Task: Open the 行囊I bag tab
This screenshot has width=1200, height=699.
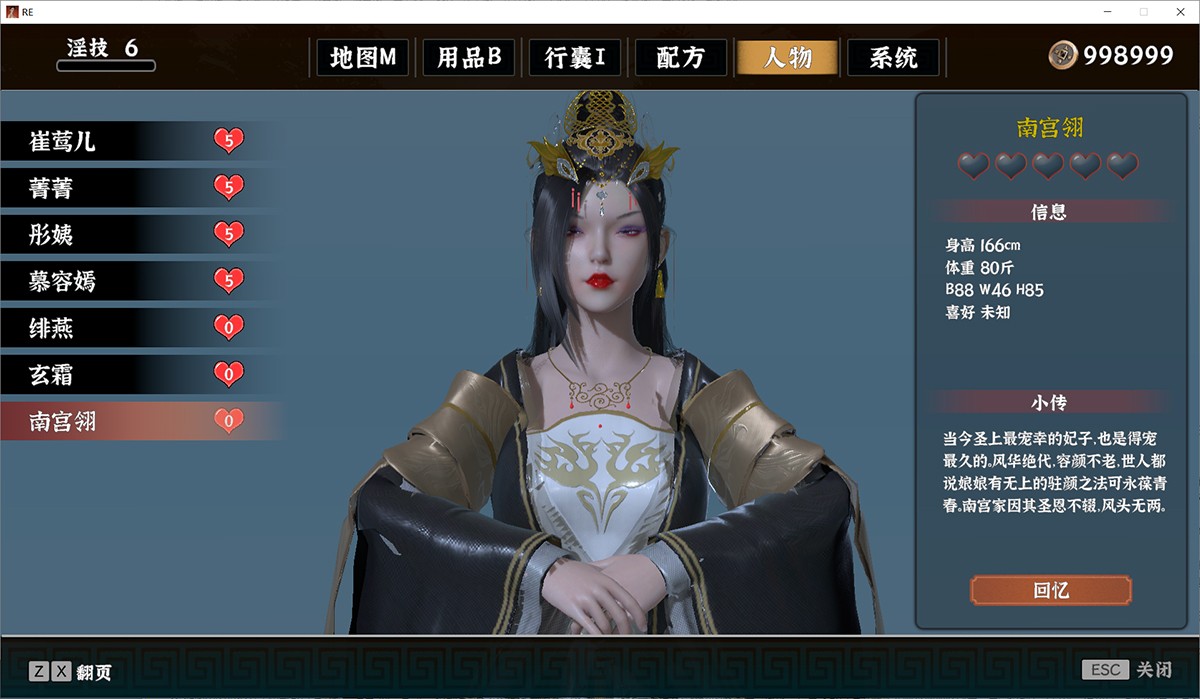Action: click(x=575, y=58)
